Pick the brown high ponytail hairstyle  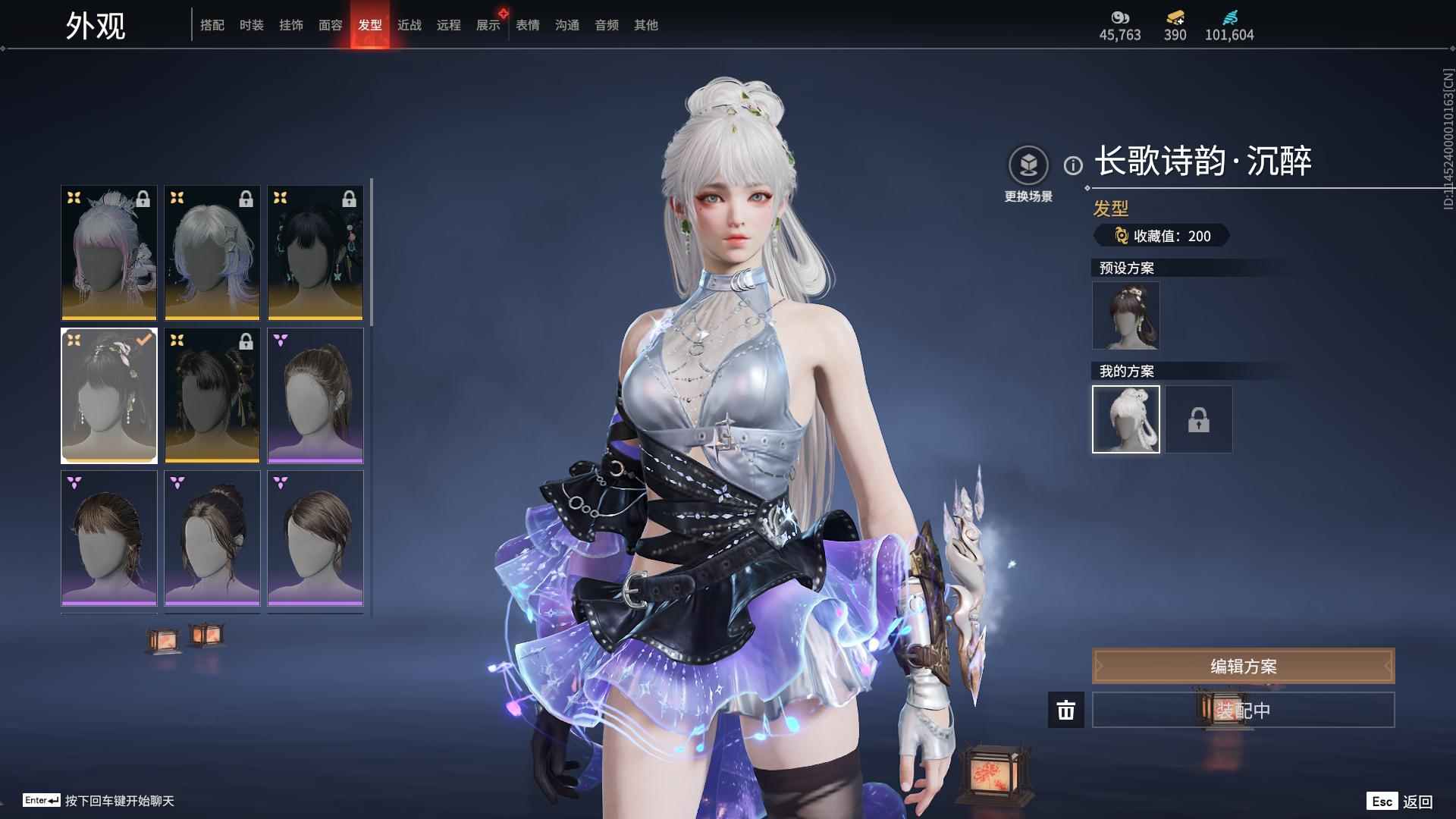(315, 395)
